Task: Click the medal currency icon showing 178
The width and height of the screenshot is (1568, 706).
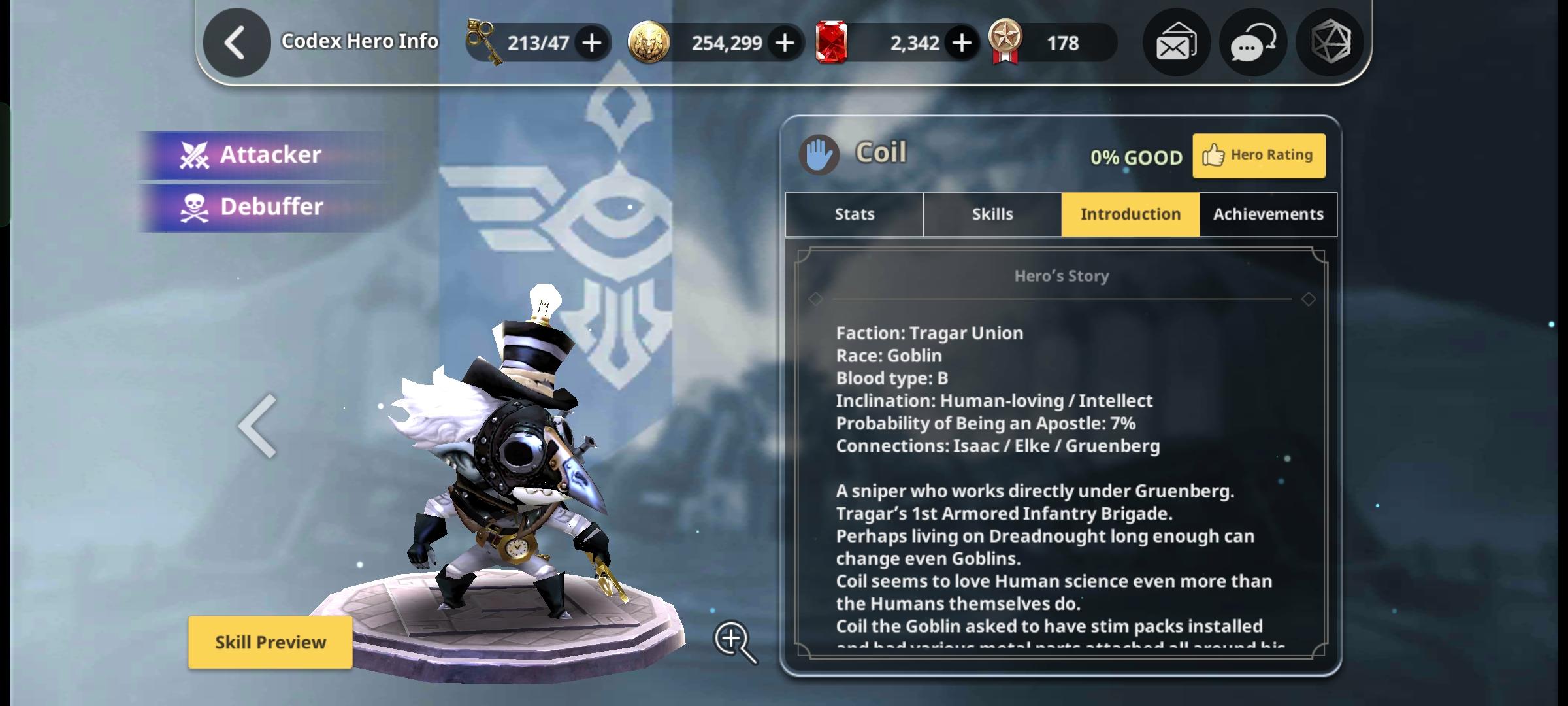Action: (x=1007, y=42)
